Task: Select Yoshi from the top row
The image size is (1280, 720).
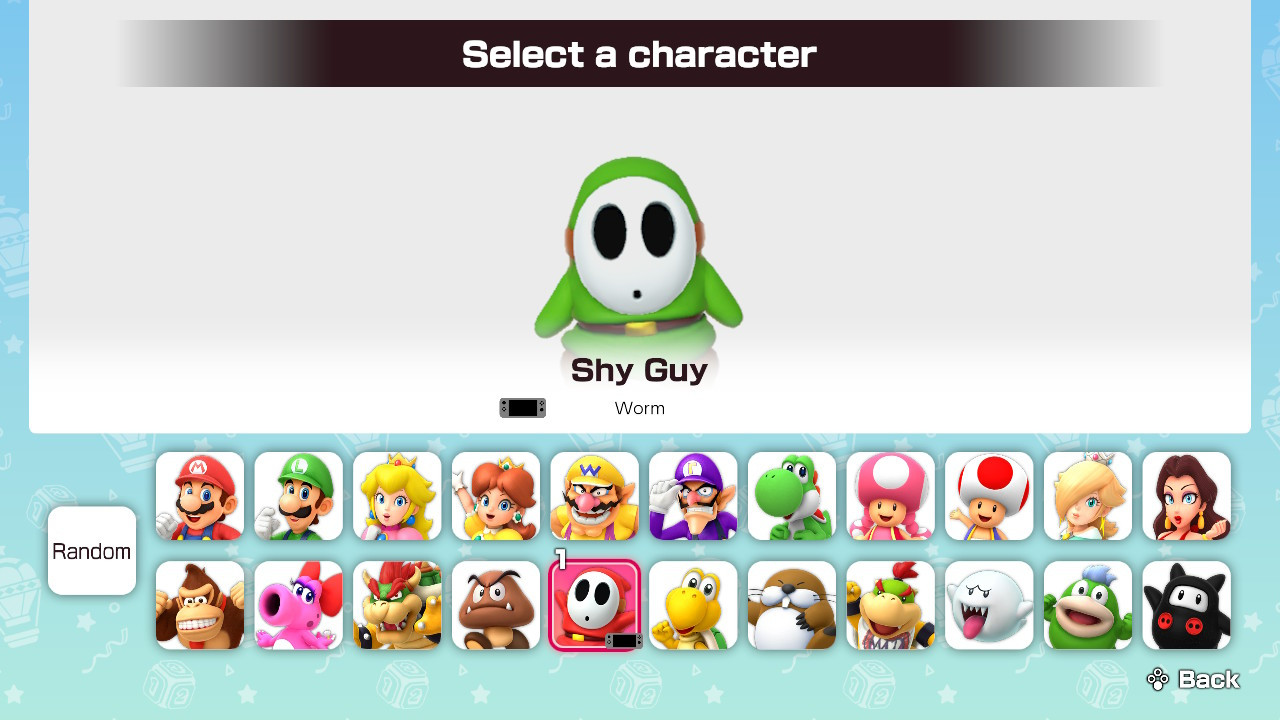Action: (x=792, y=497)
